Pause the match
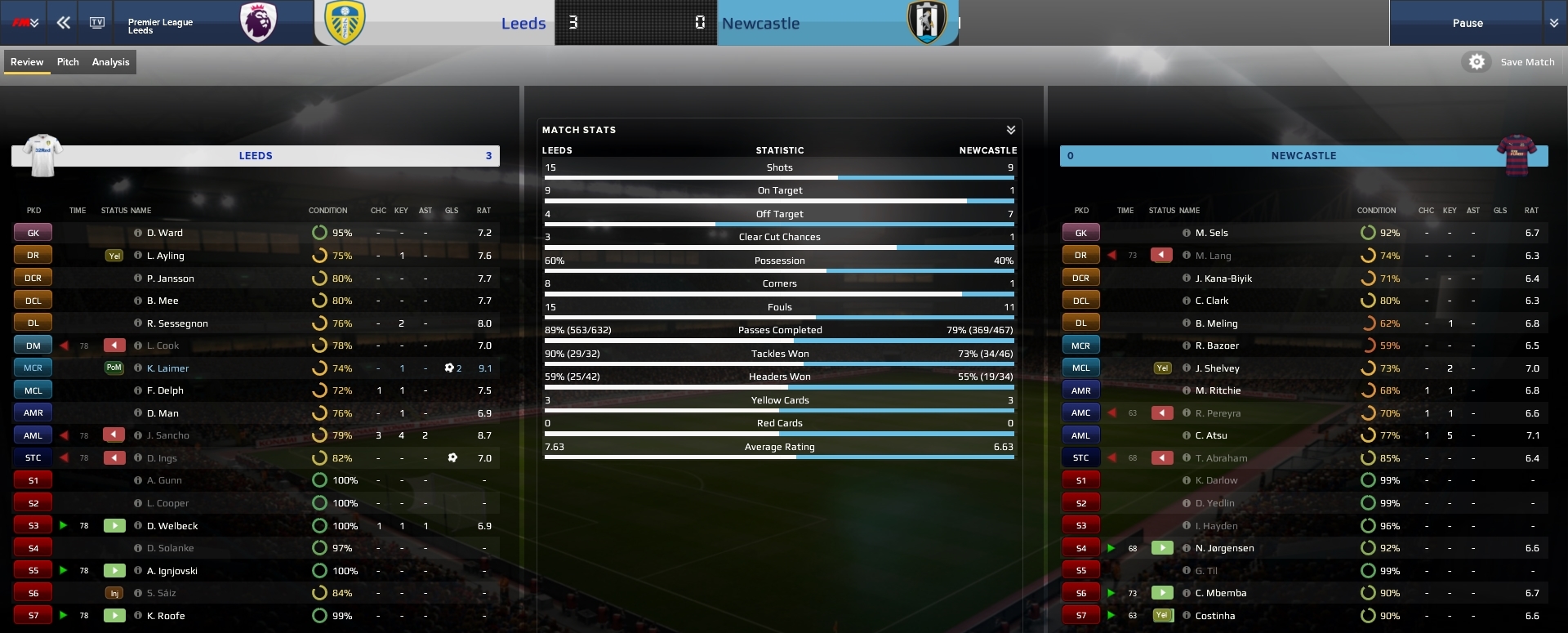 coord(1467,23)
